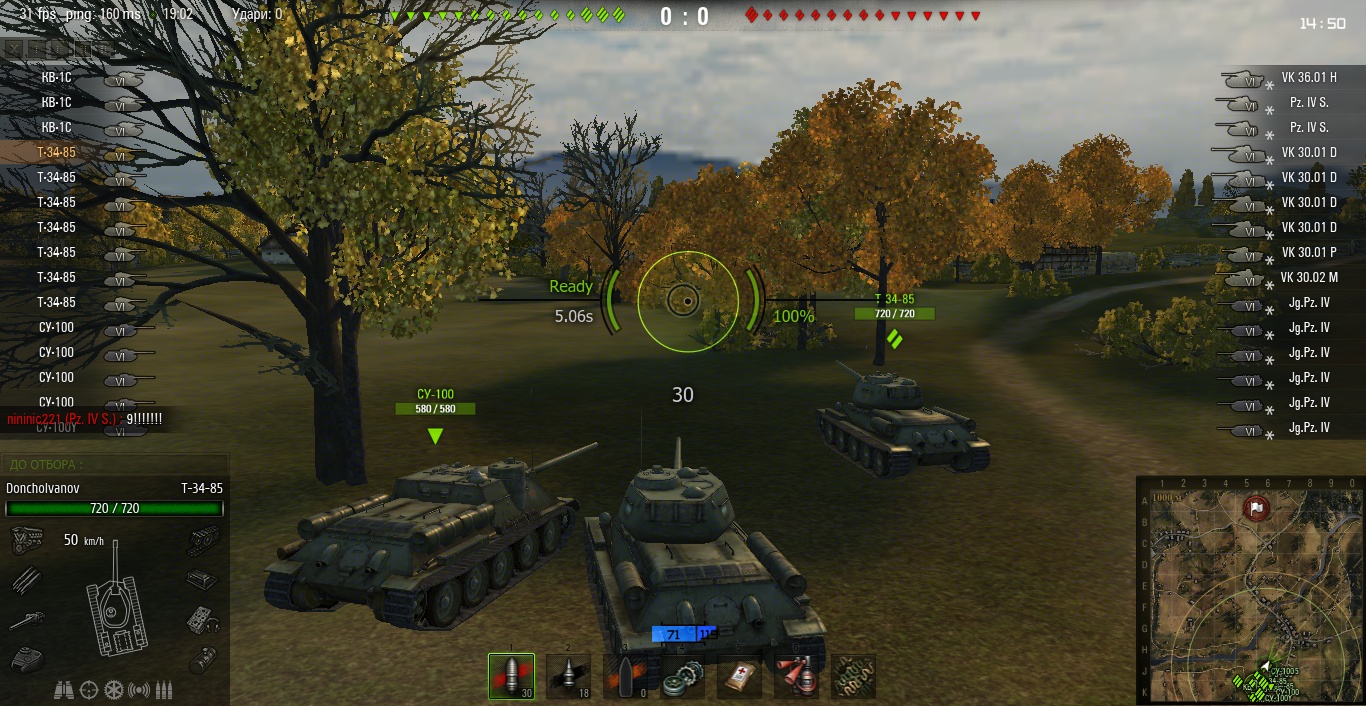Screen dimensions: 1366x706
Task: Click the gun module icon in damage panel
Action: pos(24,620)
